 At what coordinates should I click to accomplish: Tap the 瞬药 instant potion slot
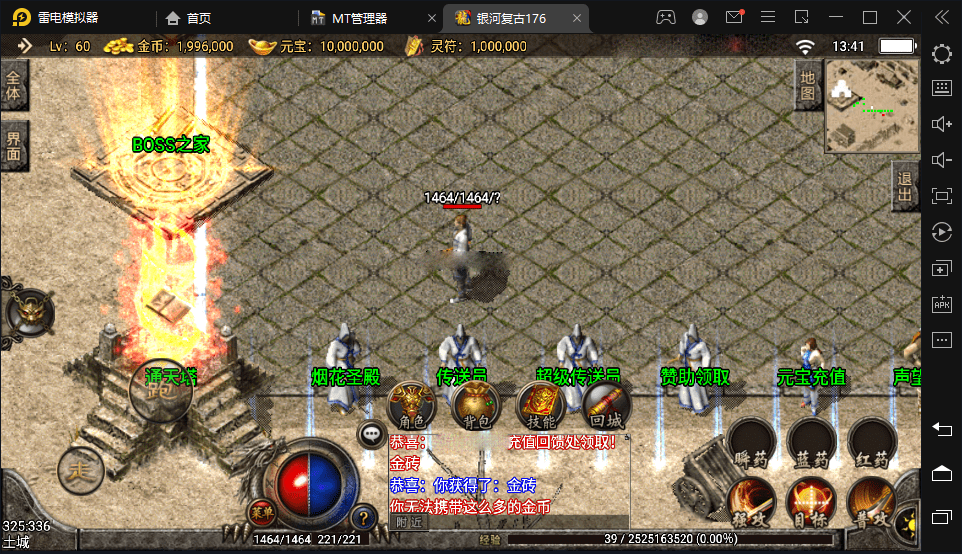pos(751,444)
